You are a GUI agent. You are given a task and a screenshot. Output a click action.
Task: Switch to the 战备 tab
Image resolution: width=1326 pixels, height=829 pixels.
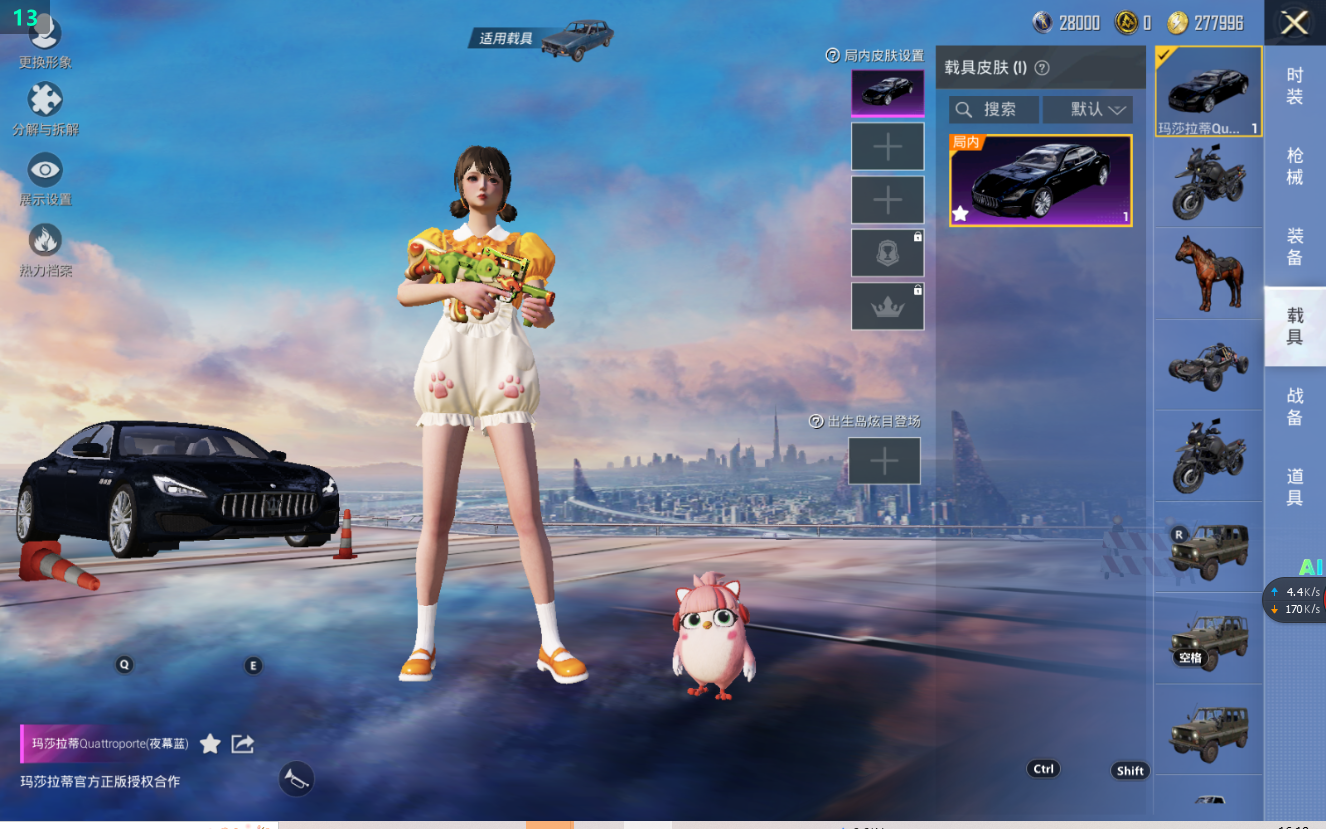(1294, 407)
